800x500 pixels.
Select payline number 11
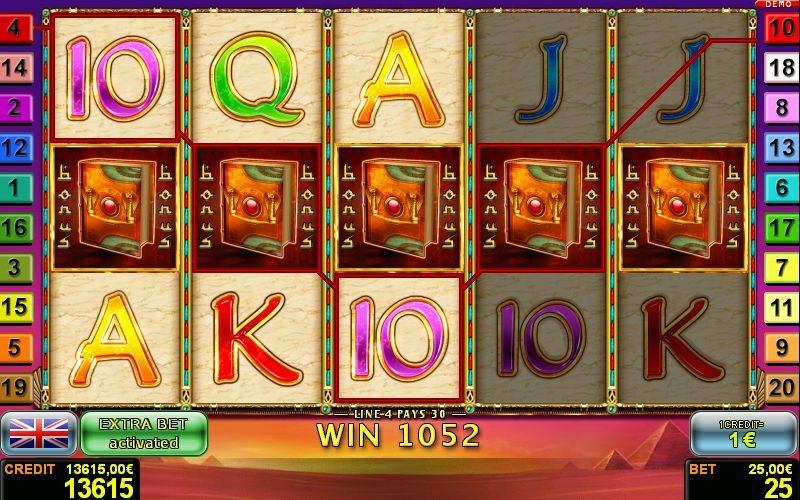click(x=780, y=307)
